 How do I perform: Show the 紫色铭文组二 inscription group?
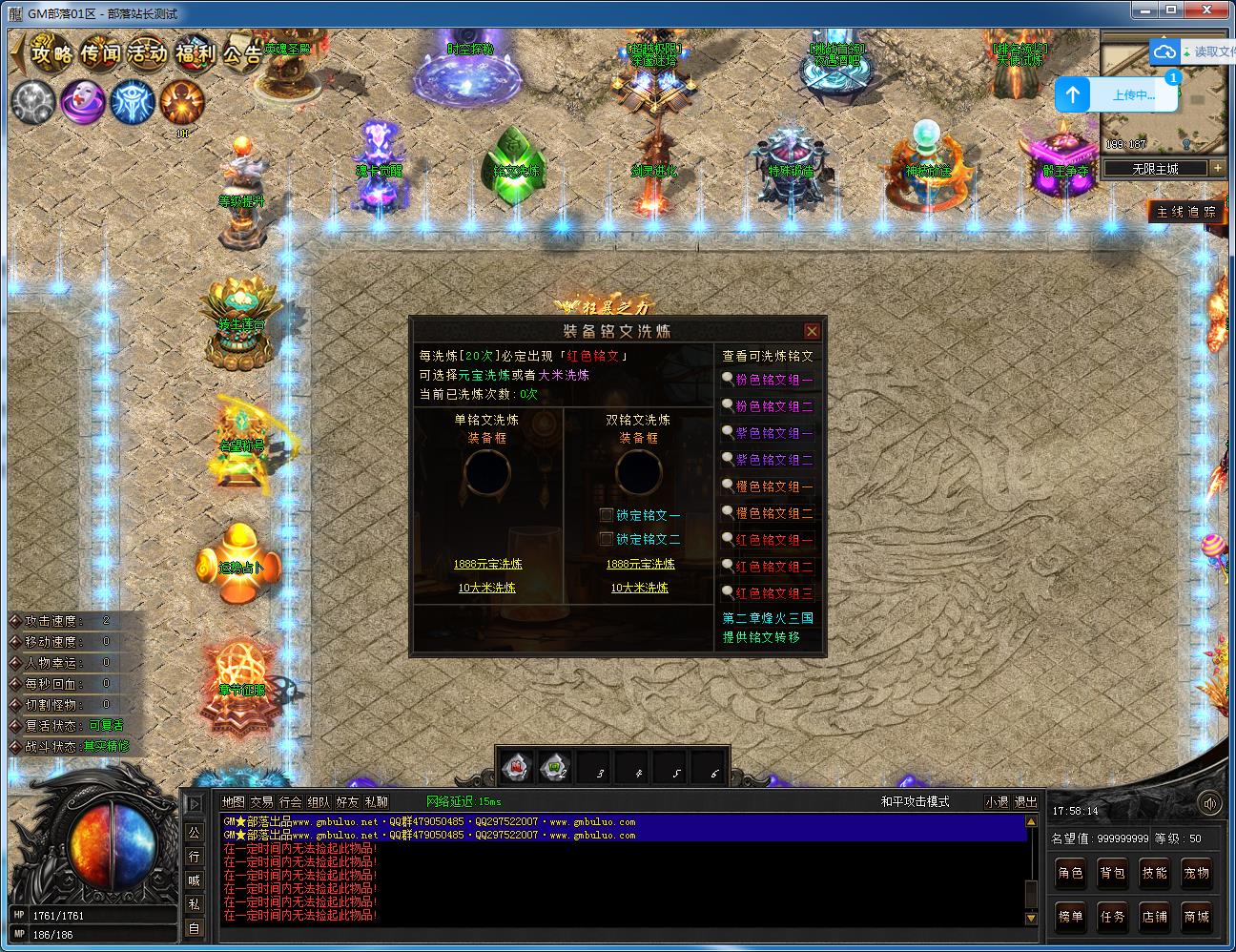tap(773, 460)
